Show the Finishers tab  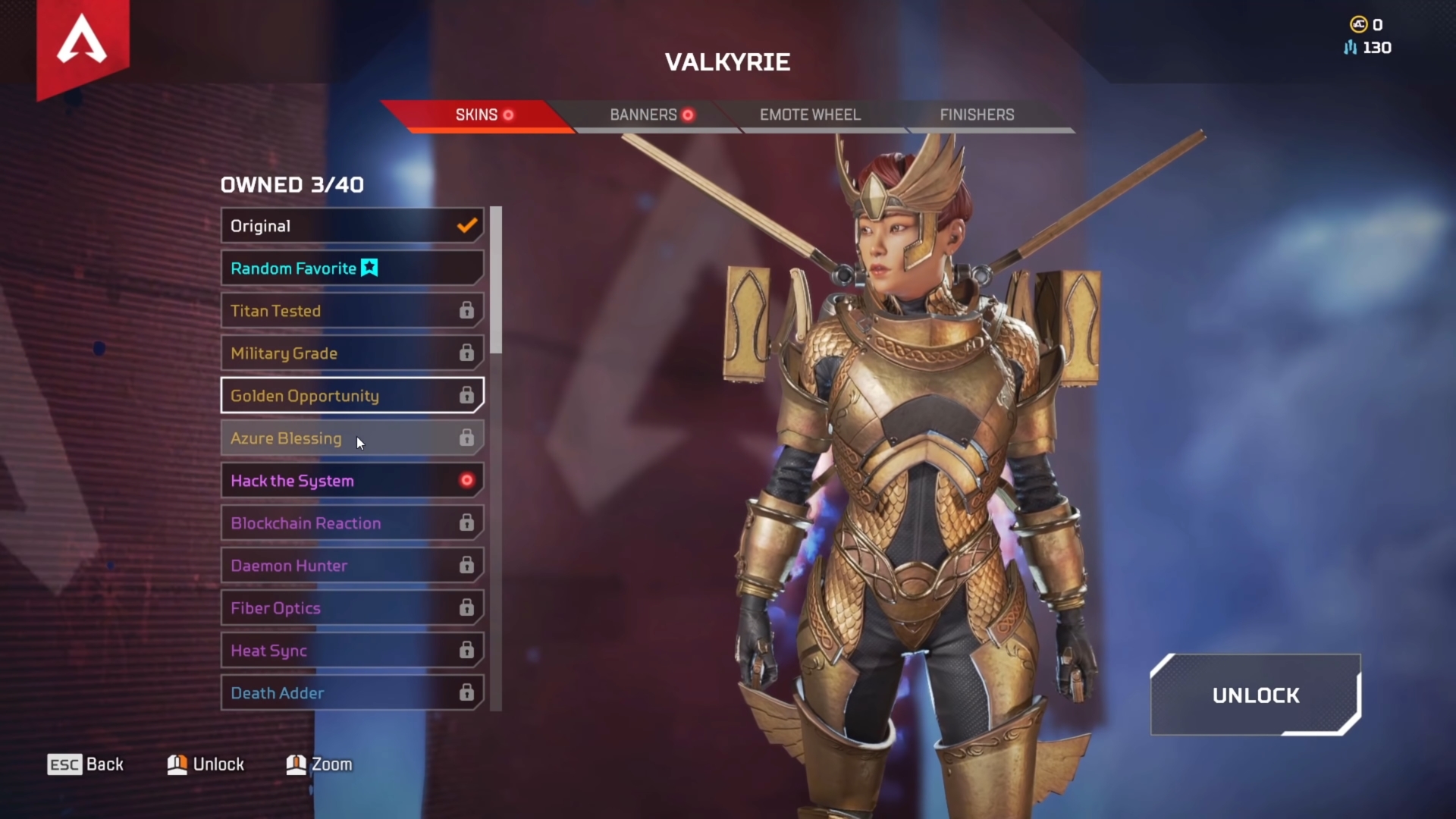tap(977, 115)
